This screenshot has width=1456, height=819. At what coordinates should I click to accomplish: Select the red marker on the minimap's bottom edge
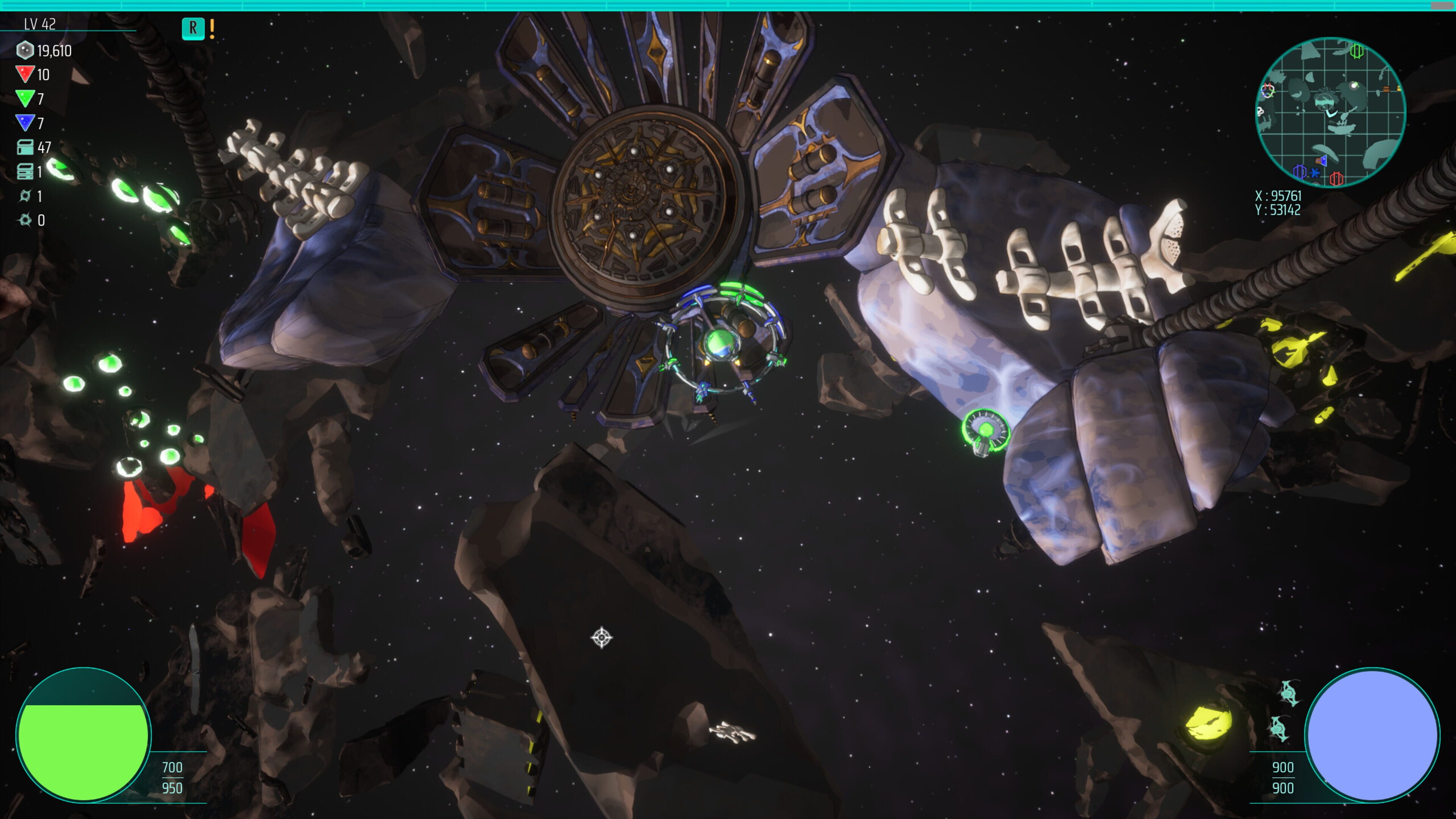(1336, 179)
